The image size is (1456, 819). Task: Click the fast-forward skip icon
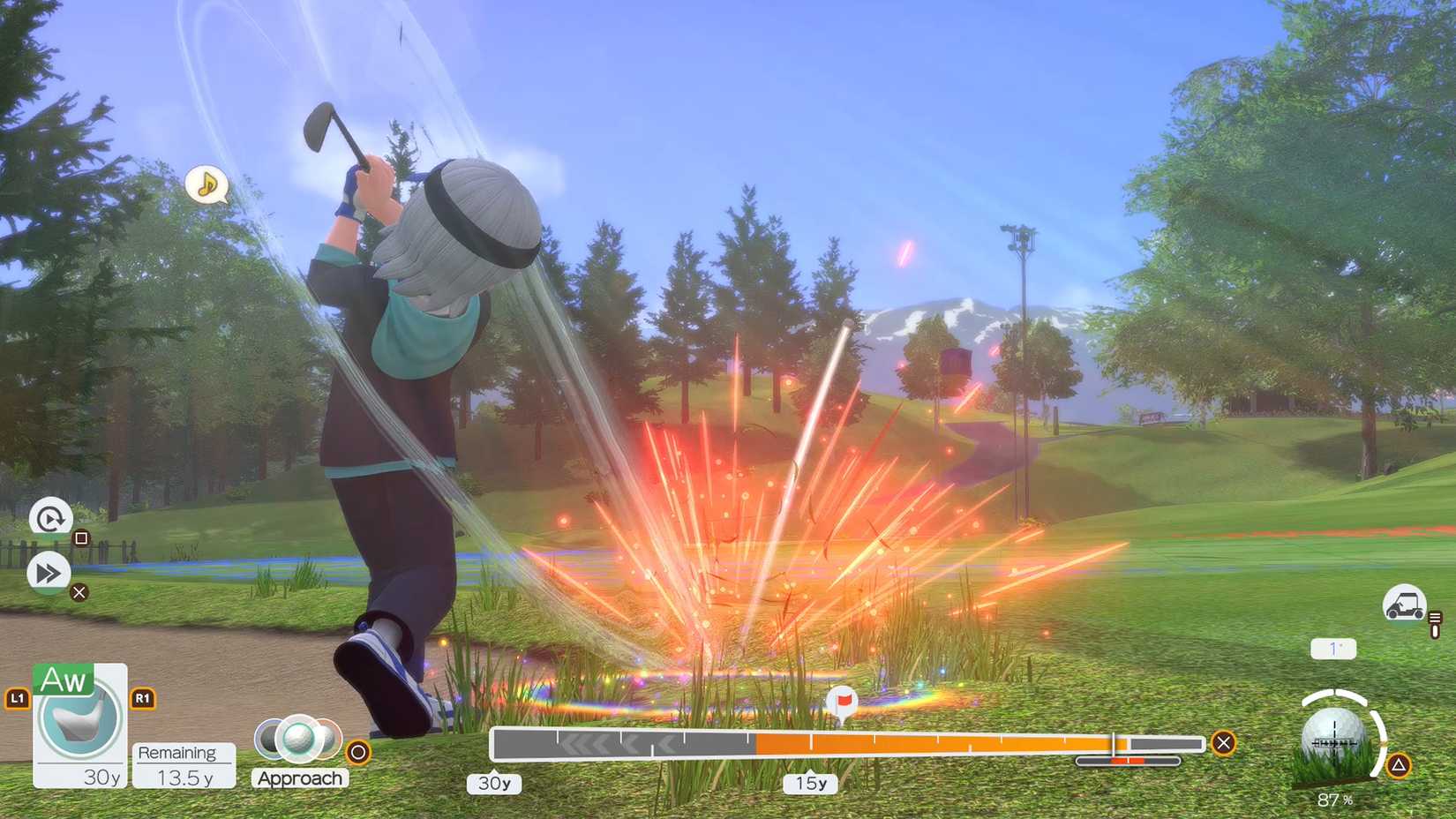(x=49, y=572)
